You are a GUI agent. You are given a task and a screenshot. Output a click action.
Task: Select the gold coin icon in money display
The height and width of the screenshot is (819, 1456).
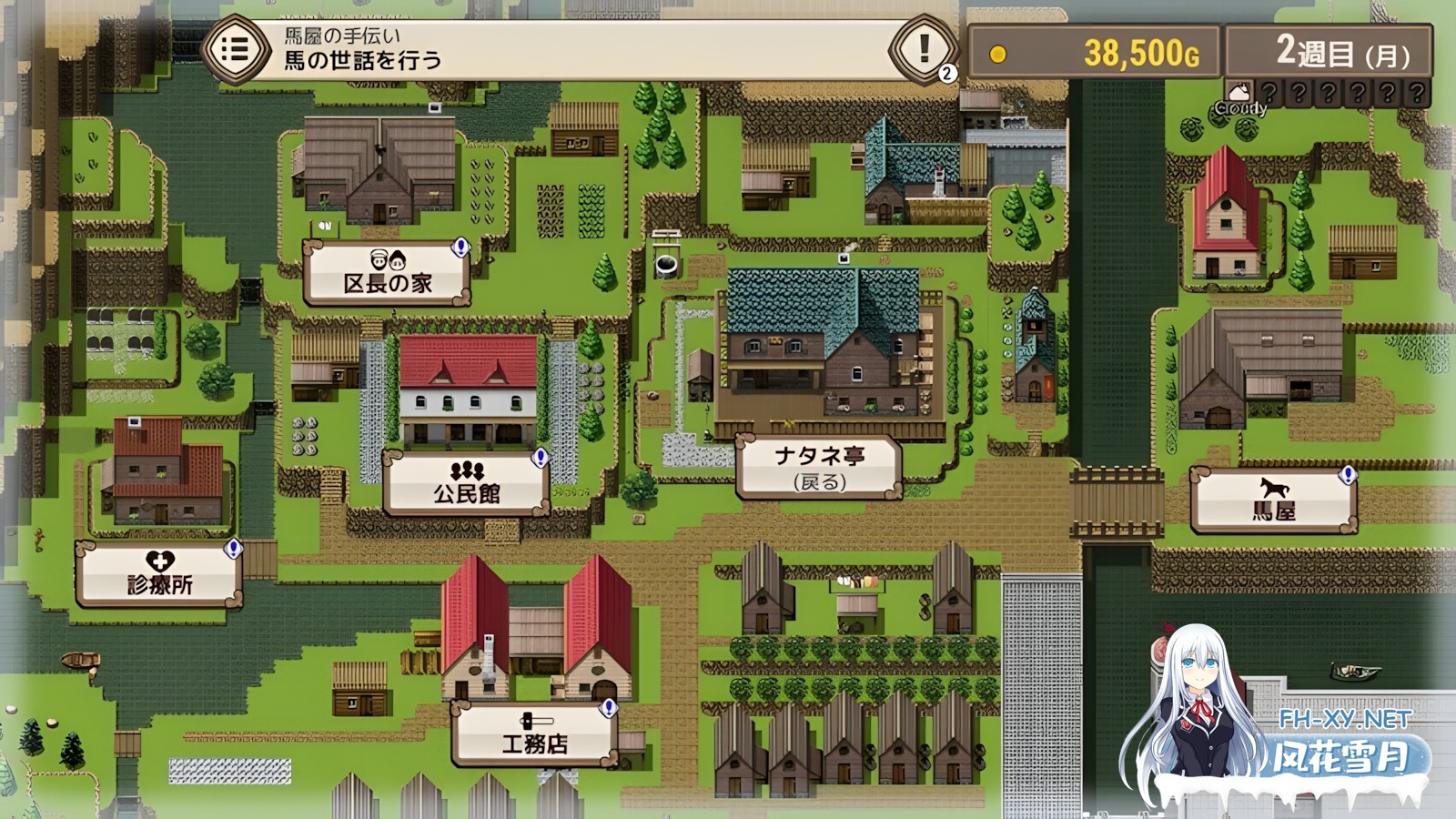click(x=997, y=52)
